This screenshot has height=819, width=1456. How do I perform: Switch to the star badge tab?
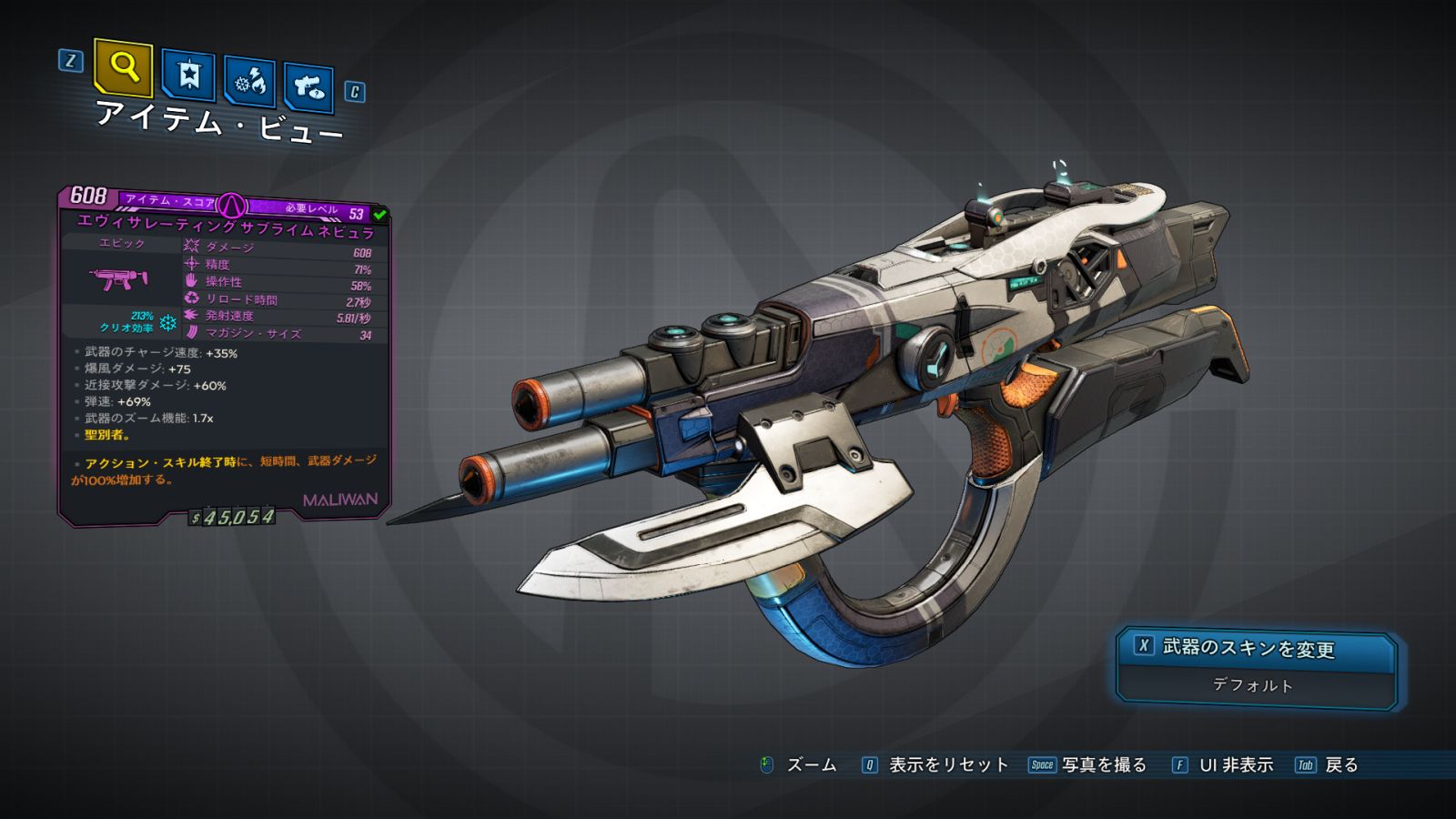pos(188,75)
